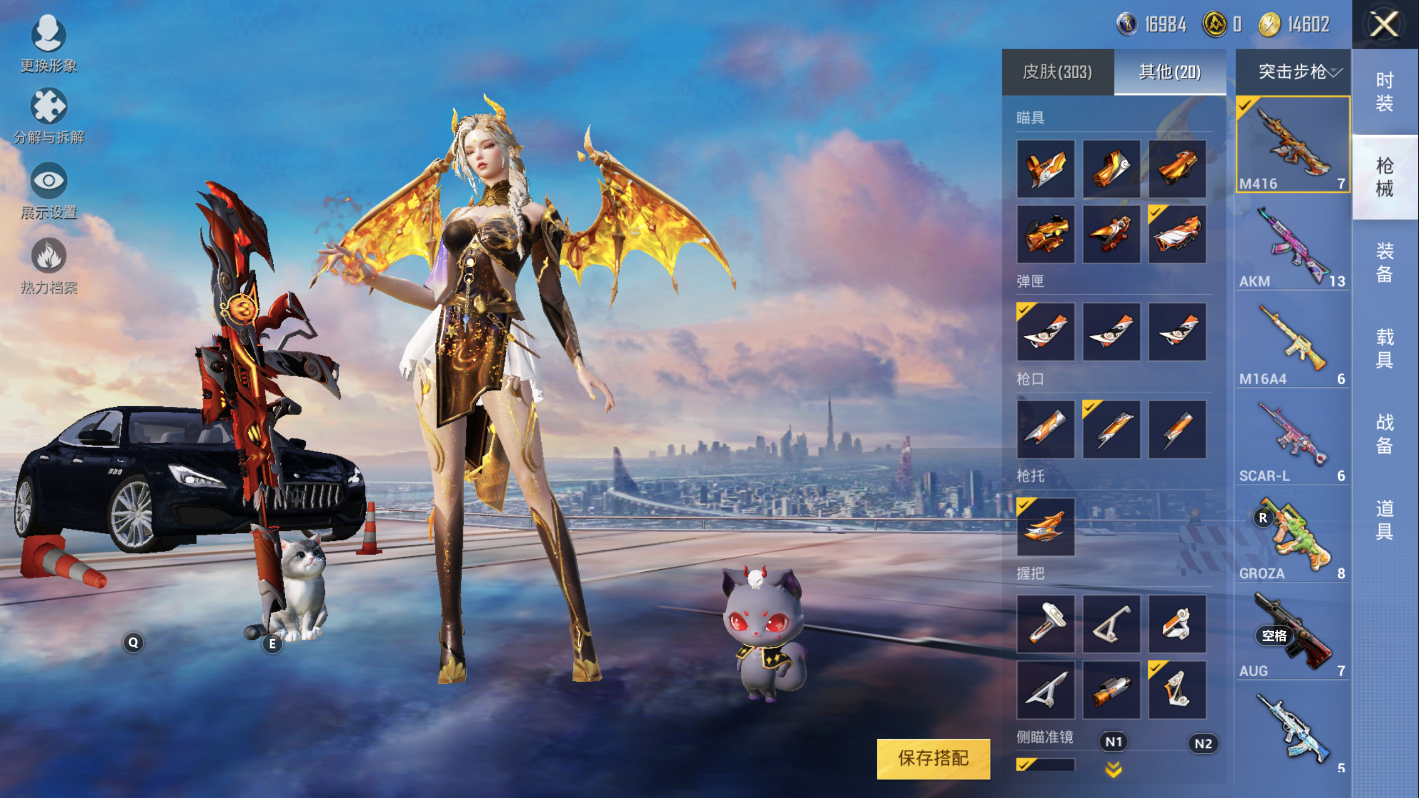1419x798 pixels.
Task: Select the AUG weapon entry
Action: (1293, 633)
